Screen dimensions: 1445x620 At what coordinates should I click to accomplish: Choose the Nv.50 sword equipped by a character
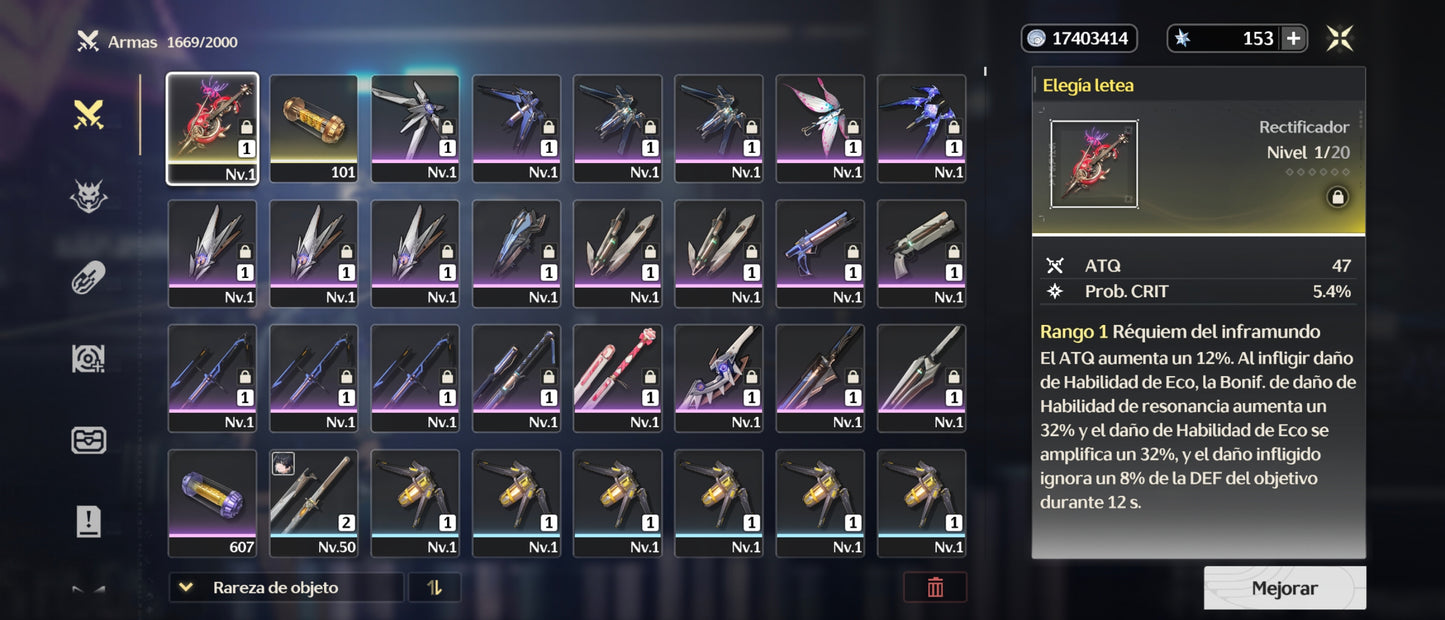(x=313, y=503)
